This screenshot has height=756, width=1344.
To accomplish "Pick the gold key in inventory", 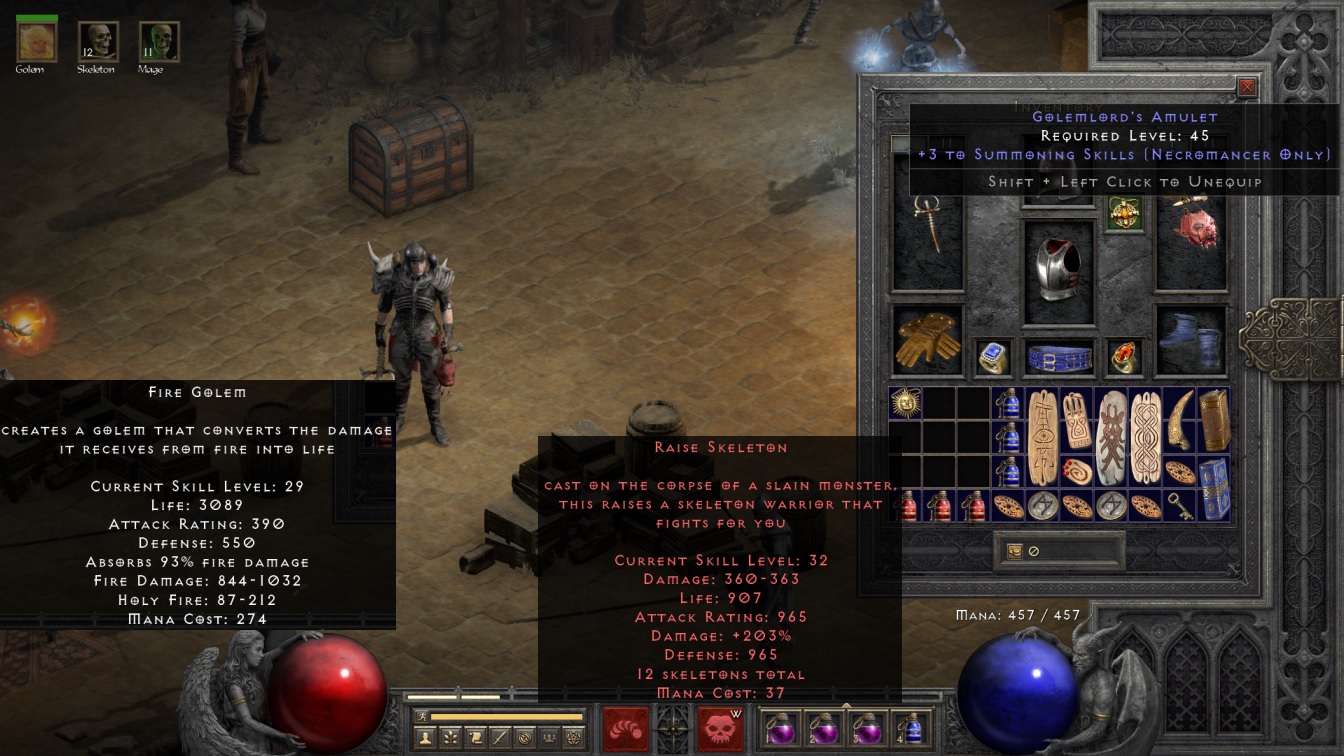I will click(1181, 505).
